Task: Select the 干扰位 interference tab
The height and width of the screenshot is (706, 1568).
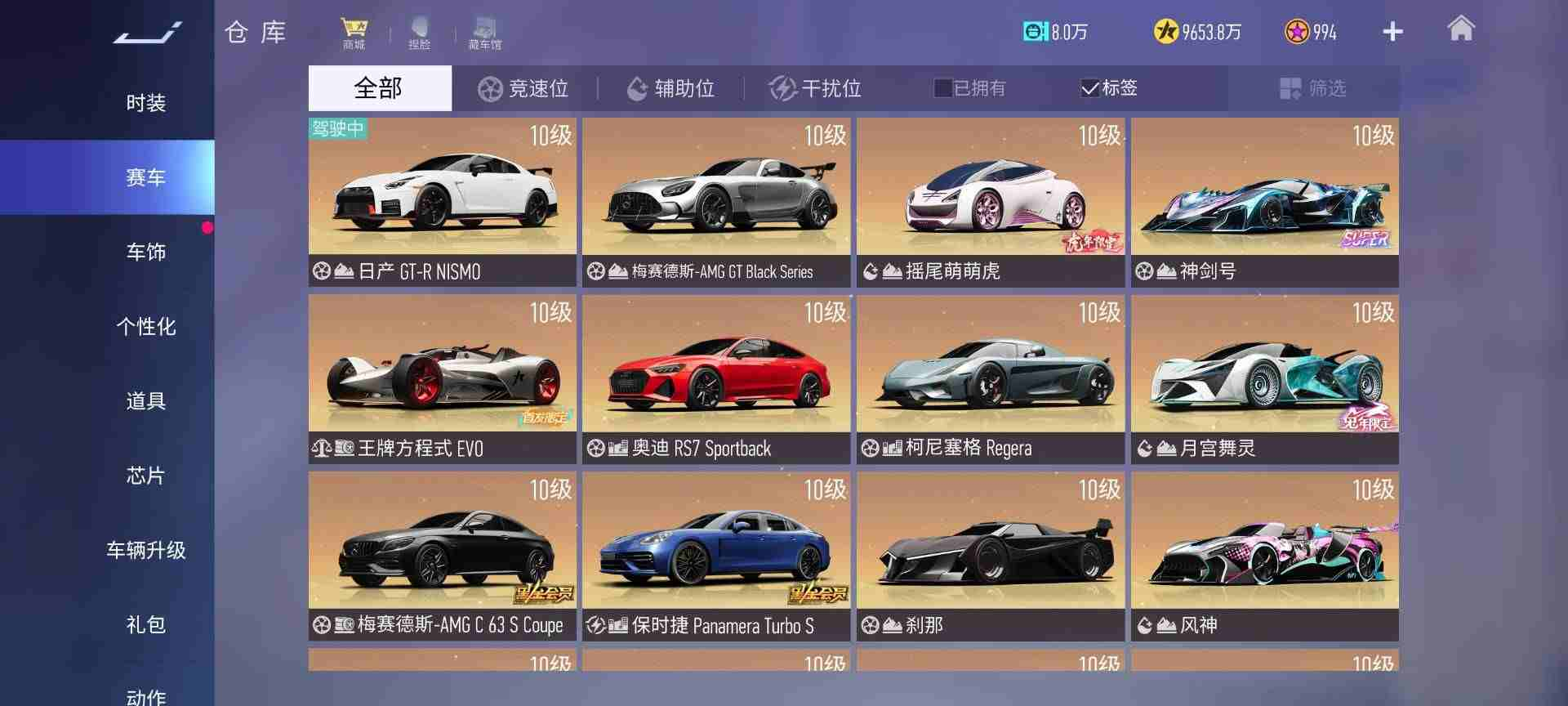Action: click(816, 88)
